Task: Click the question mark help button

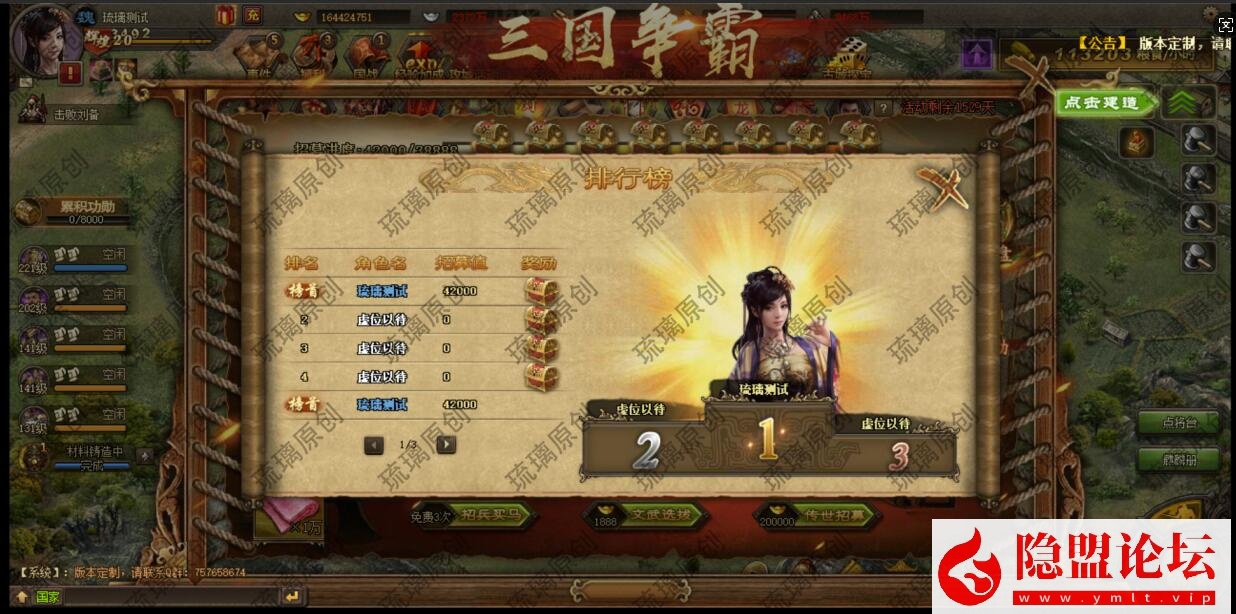Action: coord(883,108)
